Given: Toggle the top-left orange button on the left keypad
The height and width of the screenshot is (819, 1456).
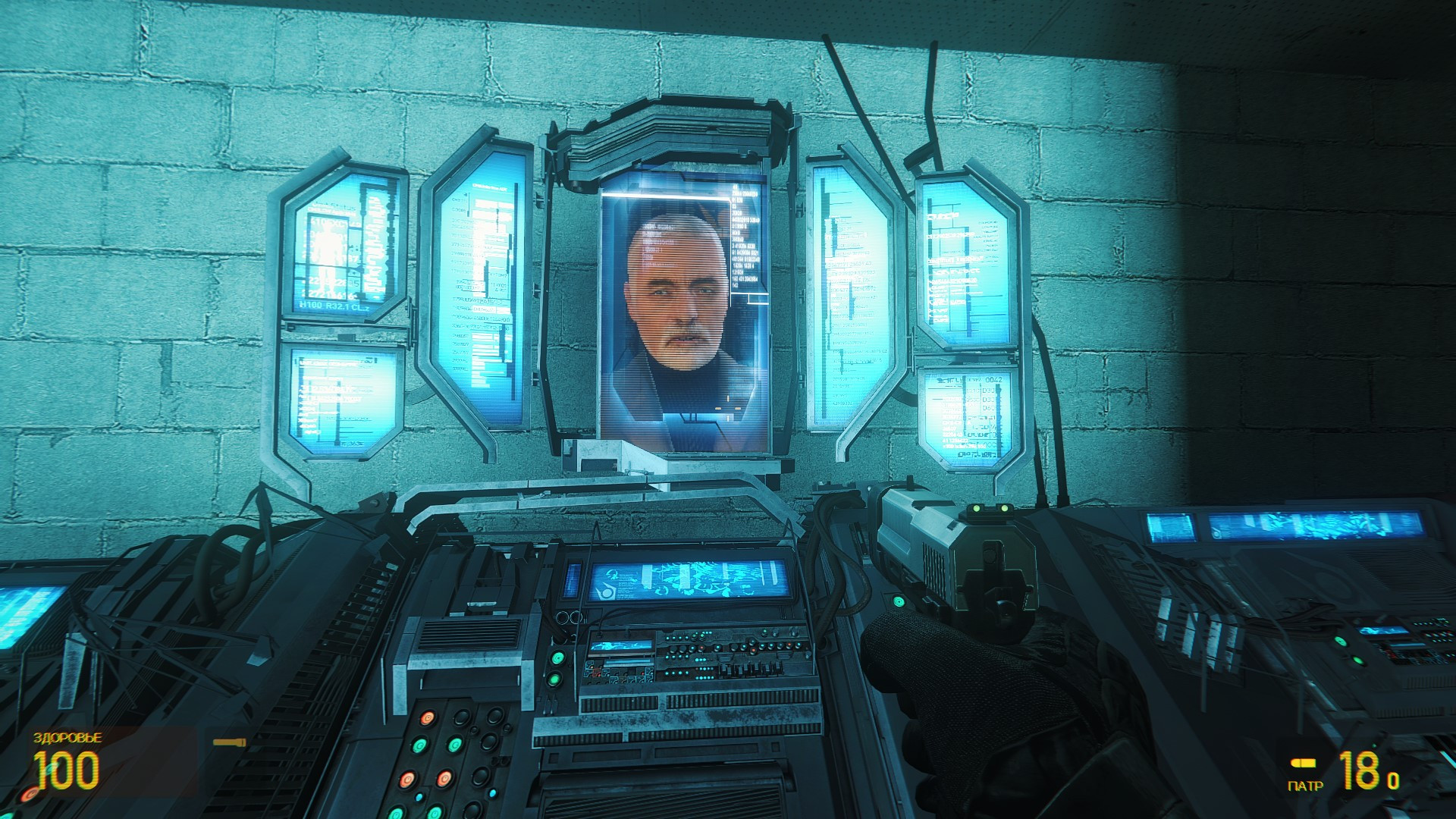Looking at the screenshot, I should [x=426, y=718].
